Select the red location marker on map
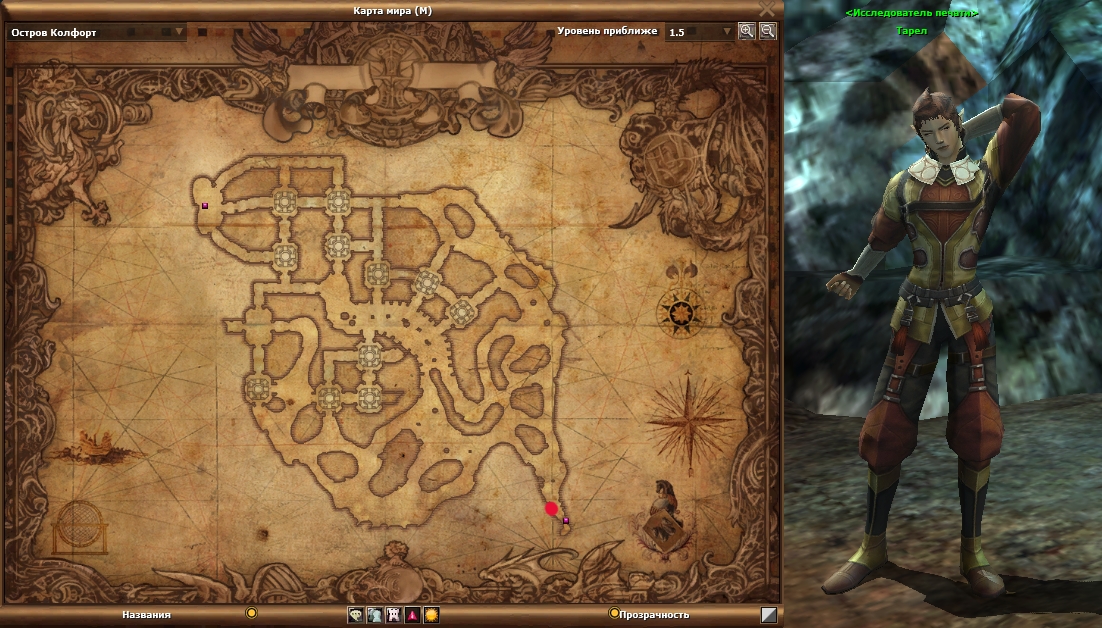Image resolution: width=1102 pixels, height=628 pixels. click(551, 509)
